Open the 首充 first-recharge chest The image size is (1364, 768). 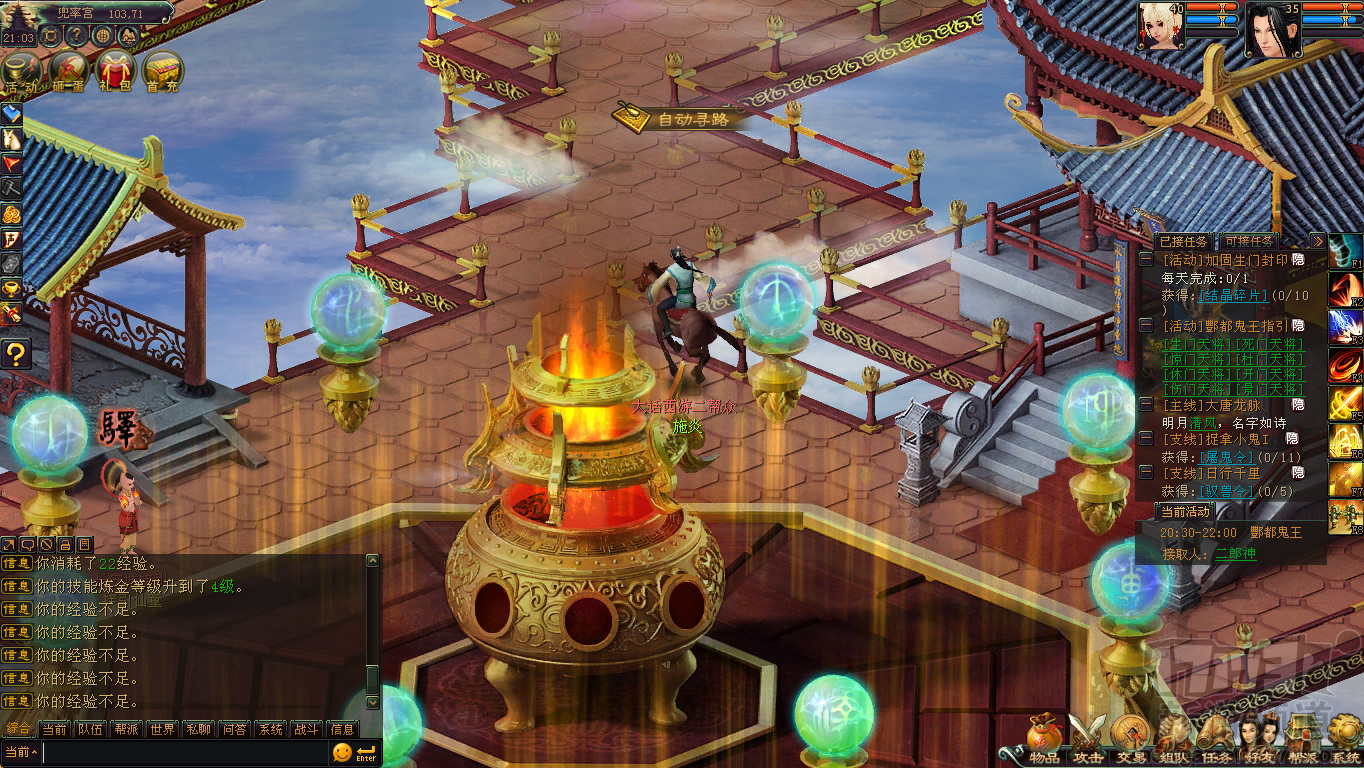pyautogui.click(x=162, y=71)
